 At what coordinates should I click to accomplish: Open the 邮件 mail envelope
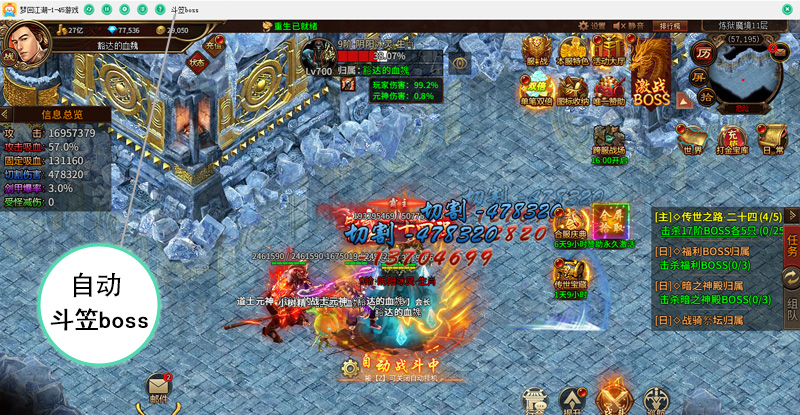157,388
